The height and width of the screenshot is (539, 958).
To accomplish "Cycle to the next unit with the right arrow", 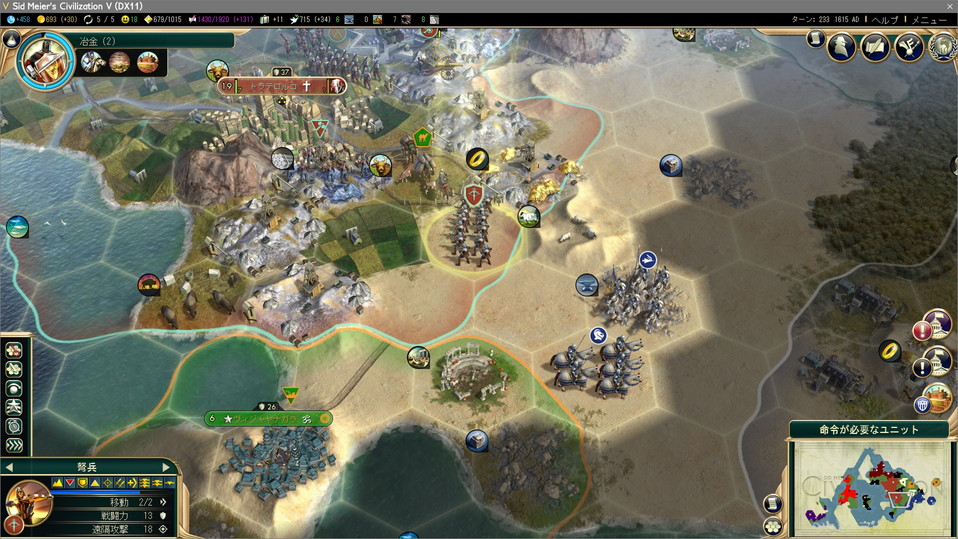I will click(167, 467).
